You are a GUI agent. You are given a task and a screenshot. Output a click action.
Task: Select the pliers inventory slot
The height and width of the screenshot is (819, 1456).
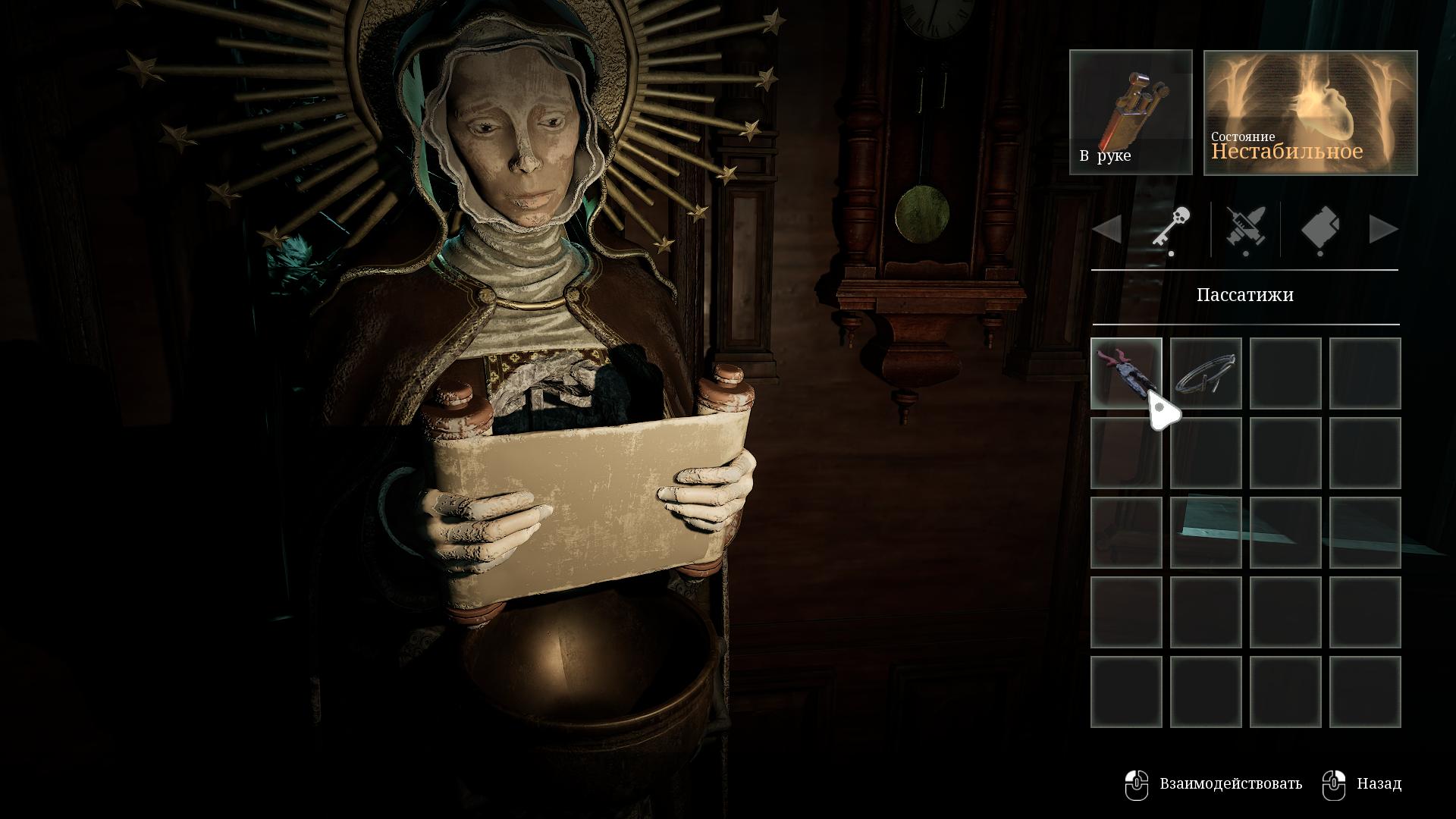point(1126,373)
